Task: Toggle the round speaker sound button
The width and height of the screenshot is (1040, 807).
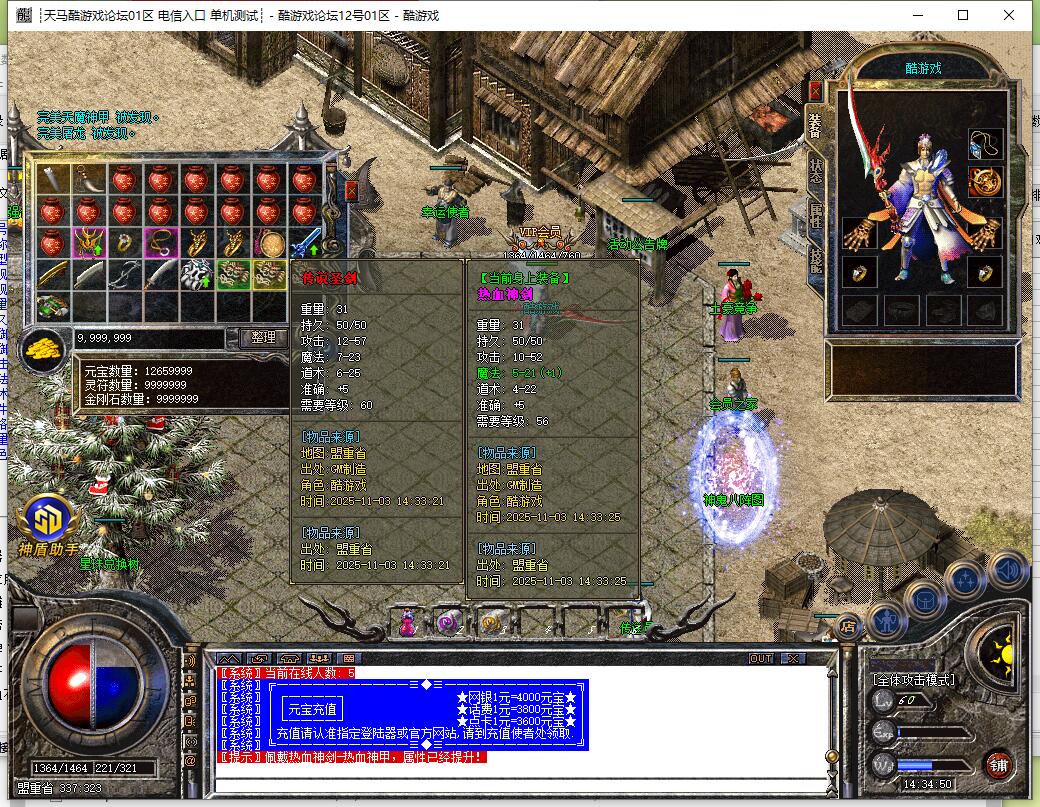Action: [1008, 571]
